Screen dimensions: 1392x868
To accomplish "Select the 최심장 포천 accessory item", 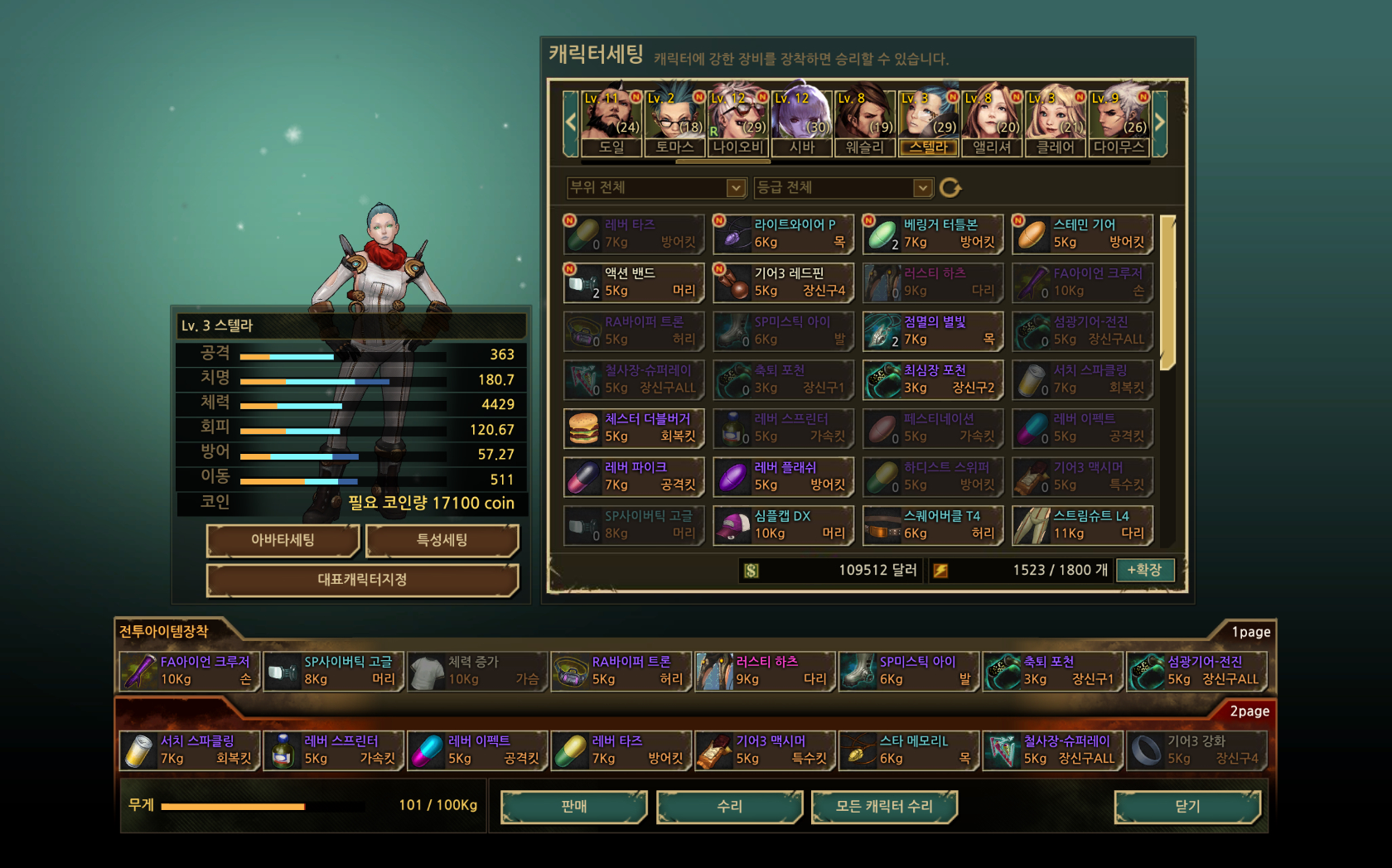I will [x=933, y=379].
